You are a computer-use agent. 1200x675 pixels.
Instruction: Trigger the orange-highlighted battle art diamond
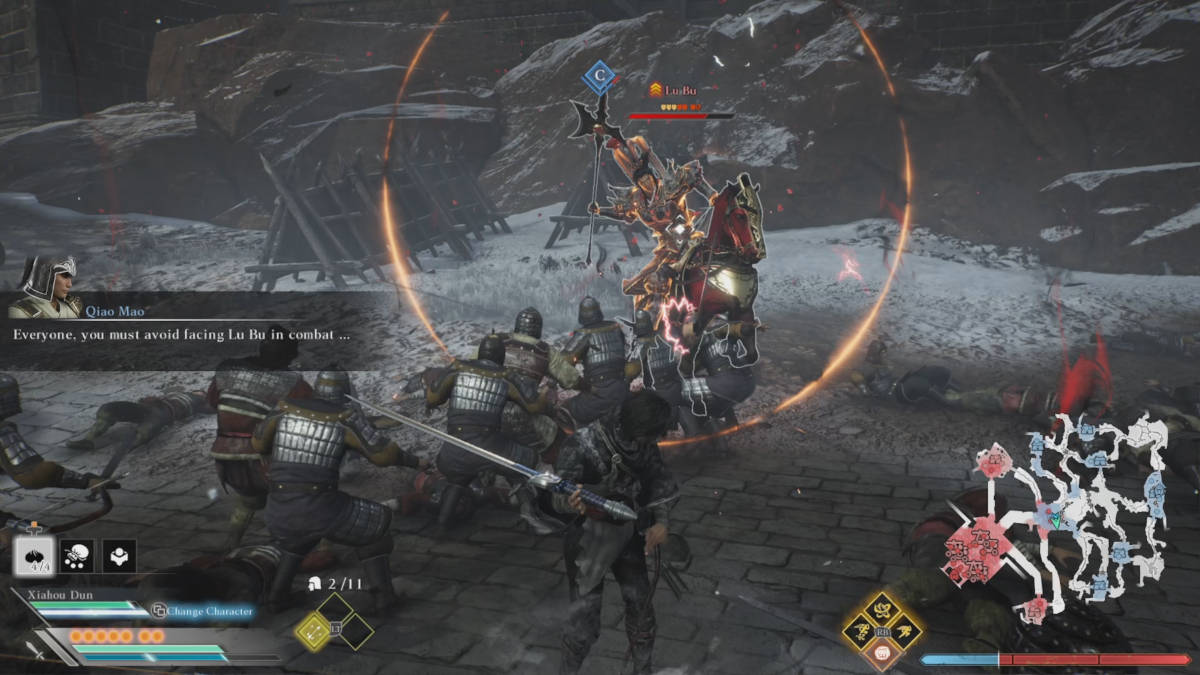click(x=882, y=655)
